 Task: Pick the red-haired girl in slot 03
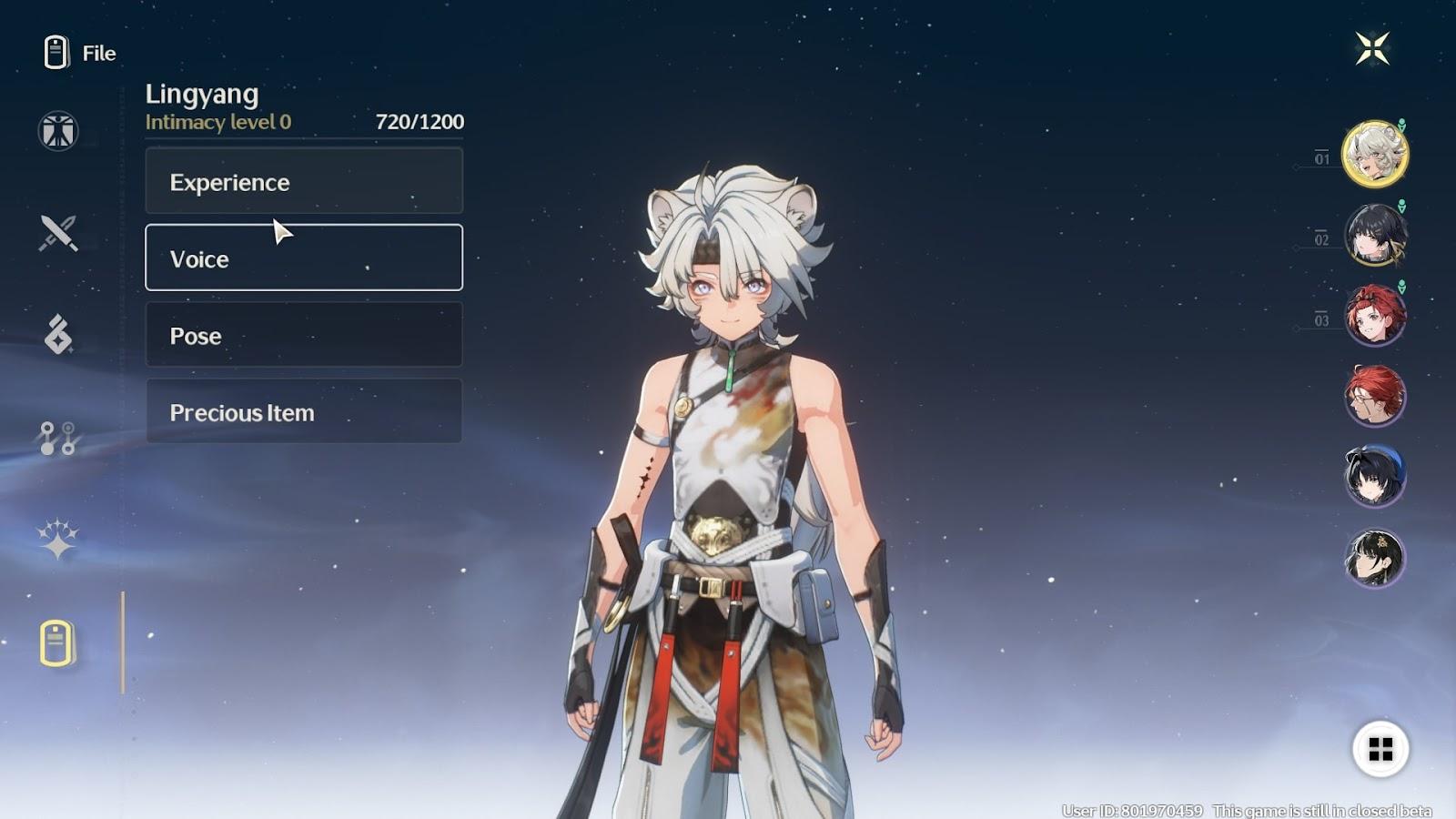(x=1375, y=315)
